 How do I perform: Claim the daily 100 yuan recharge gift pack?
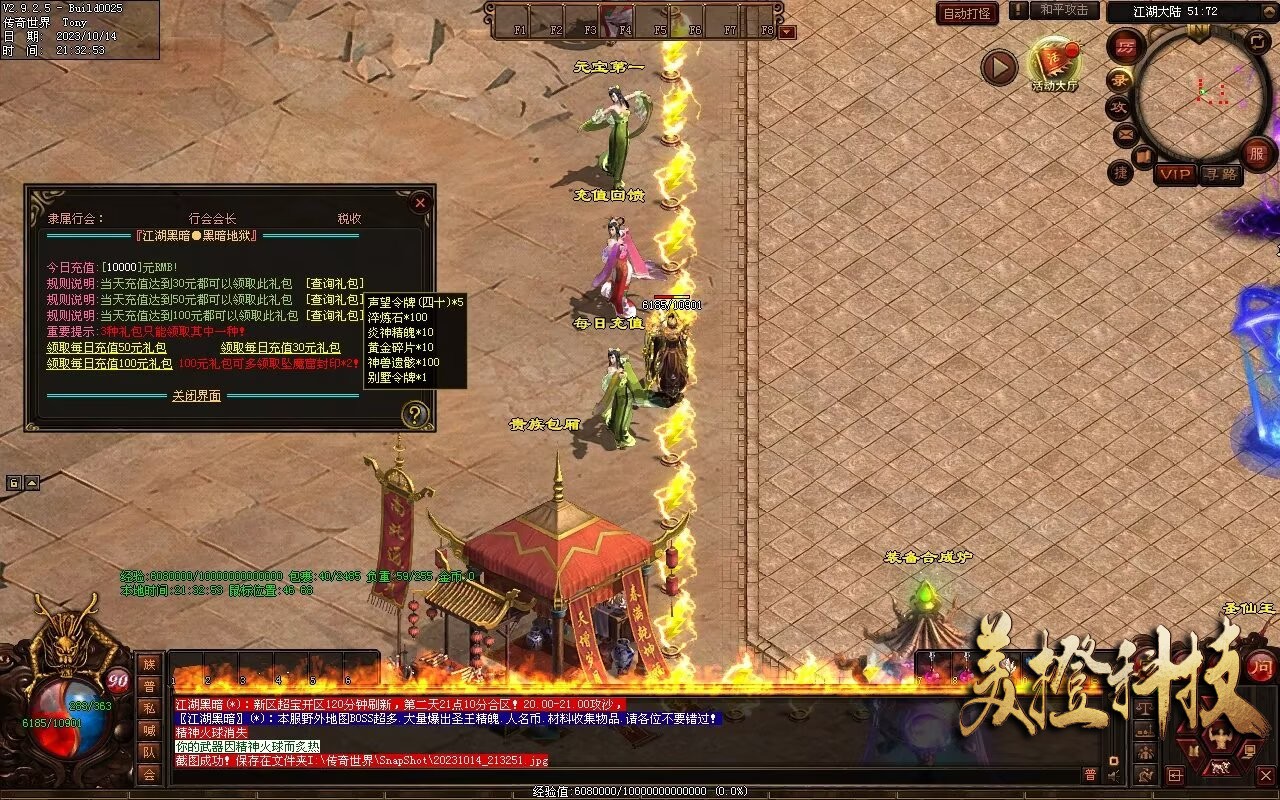tap(109, 364)
